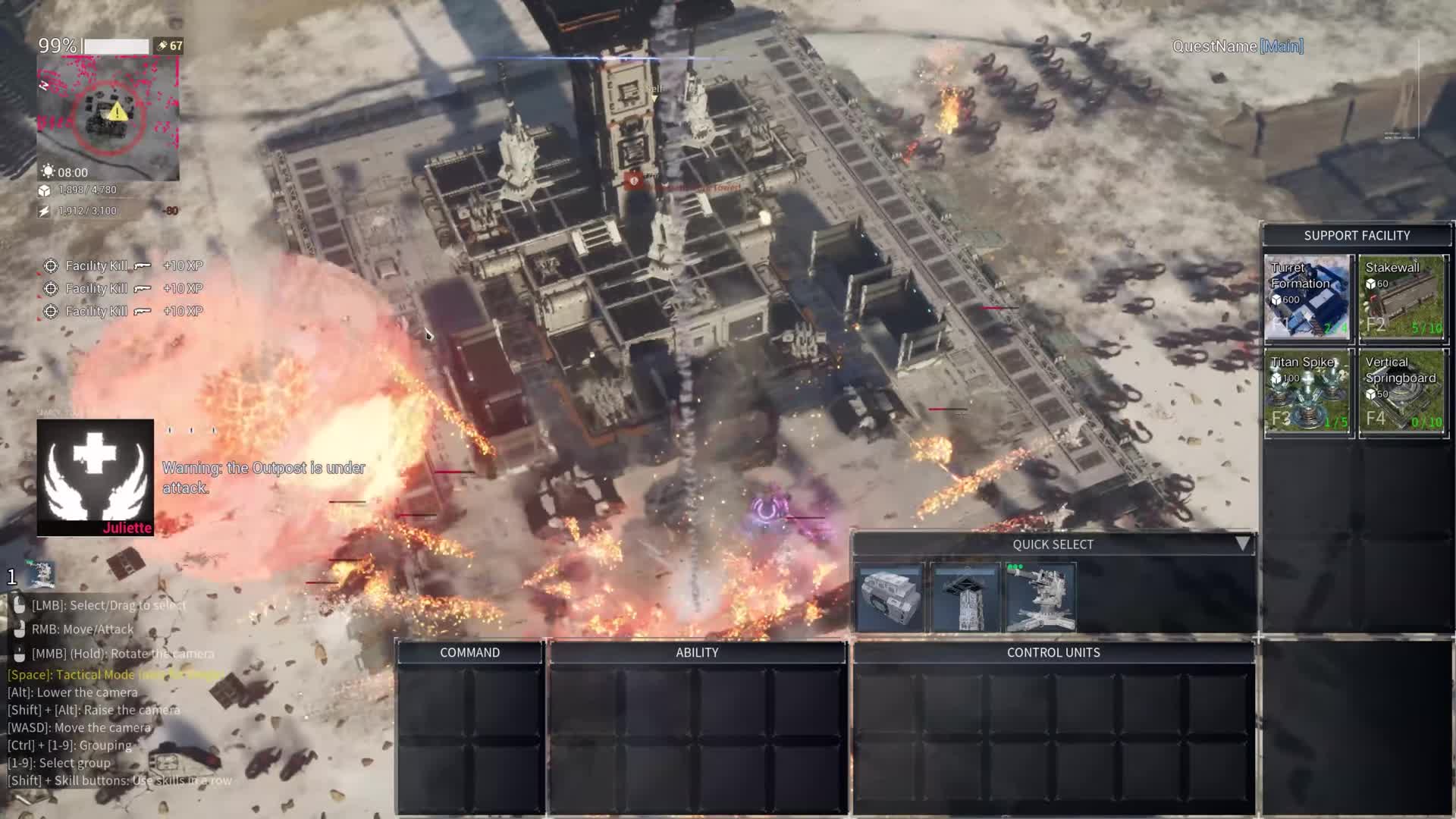This screenshot has height=819, width=1456.
Task: Click the lightning icon beside 1,912/3,100
Action: coord(45,212)
